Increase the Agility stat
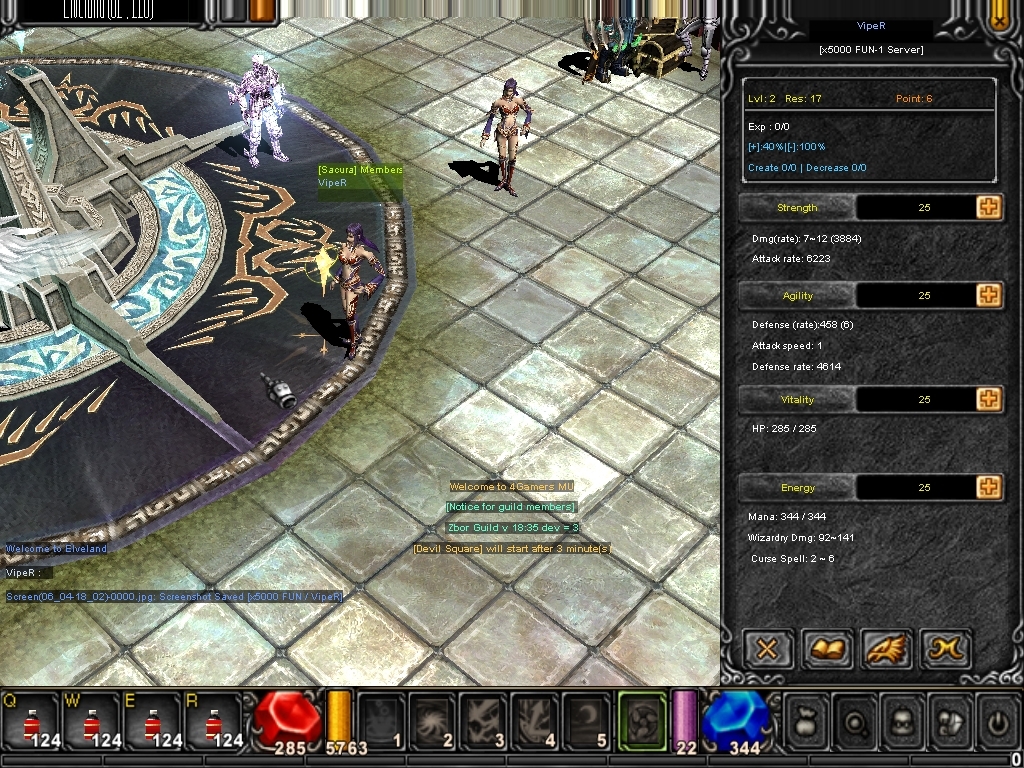The height and width of the screenshot is (768, 1024). coord(989,295)
